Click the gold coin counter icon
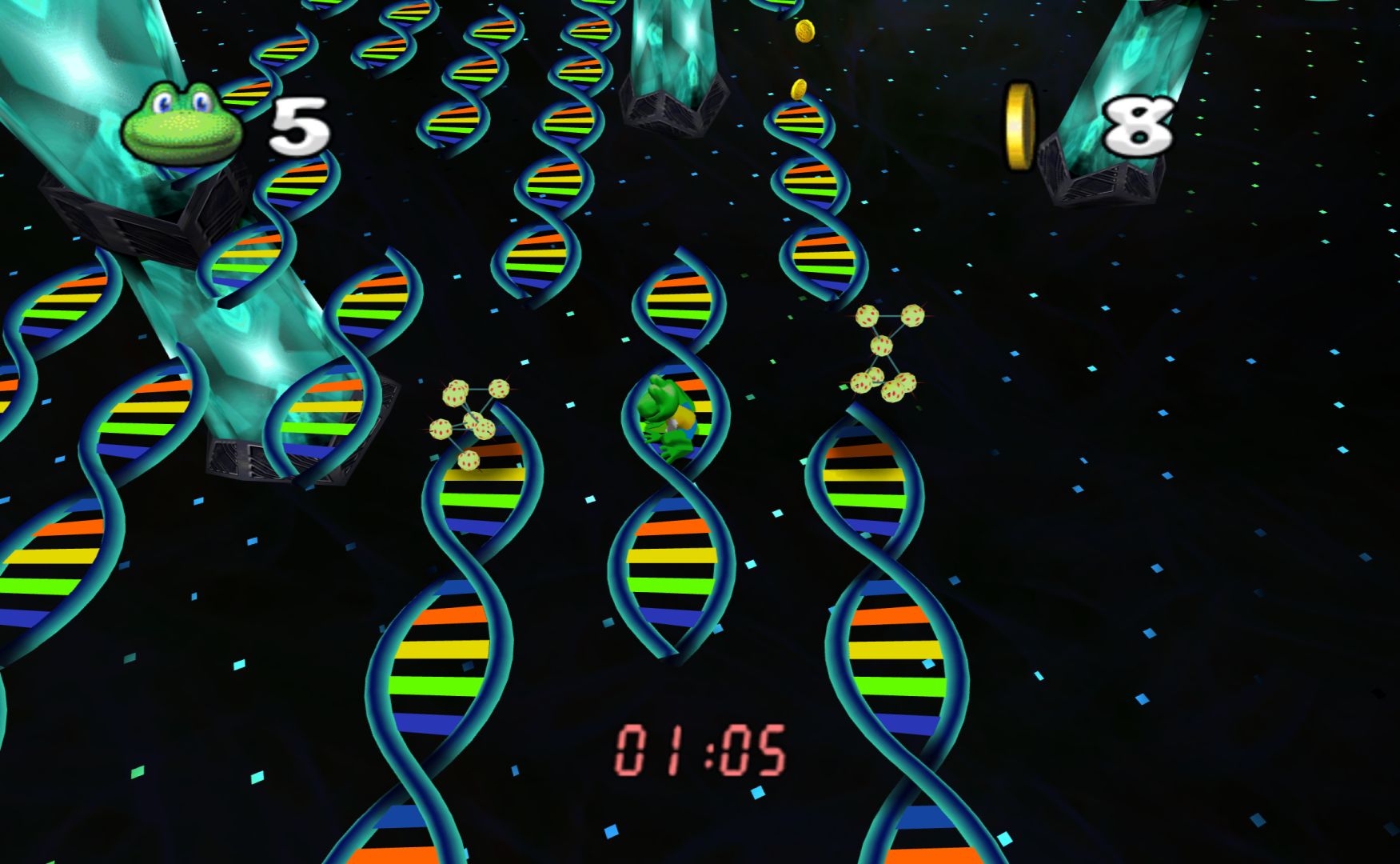Image resolution: width=1400 pixels, height=864 pixels. click(x=1019, y=126)
